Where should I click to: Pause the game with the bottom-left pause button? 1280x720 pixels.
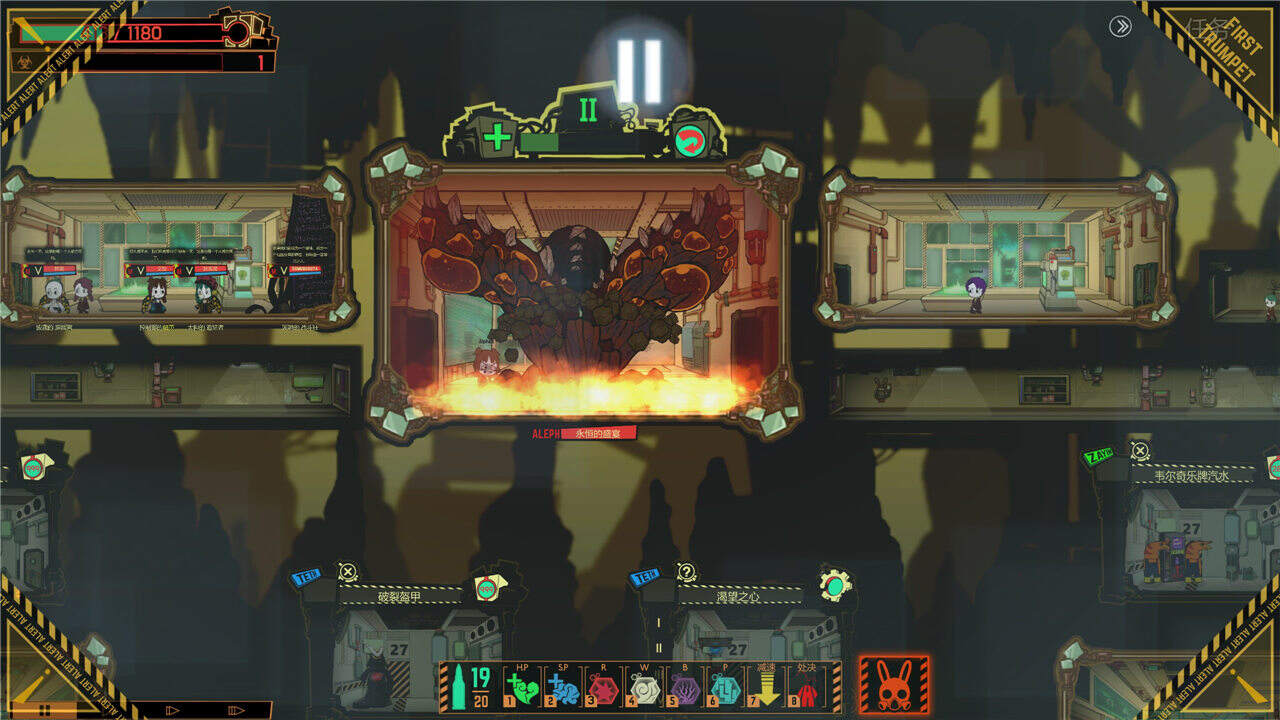(x=44, y=710)
